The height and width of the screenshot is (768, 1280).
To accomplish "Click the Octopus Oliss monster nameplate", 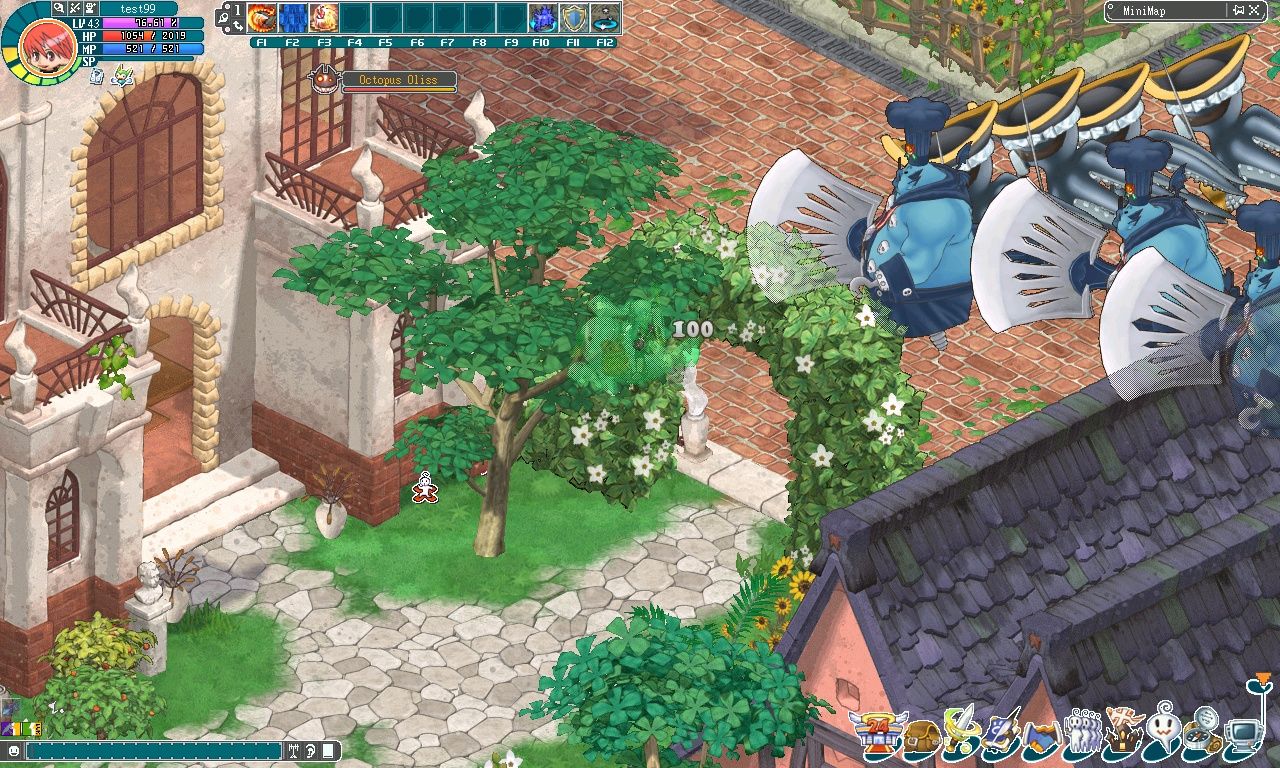I will point(398,80).
